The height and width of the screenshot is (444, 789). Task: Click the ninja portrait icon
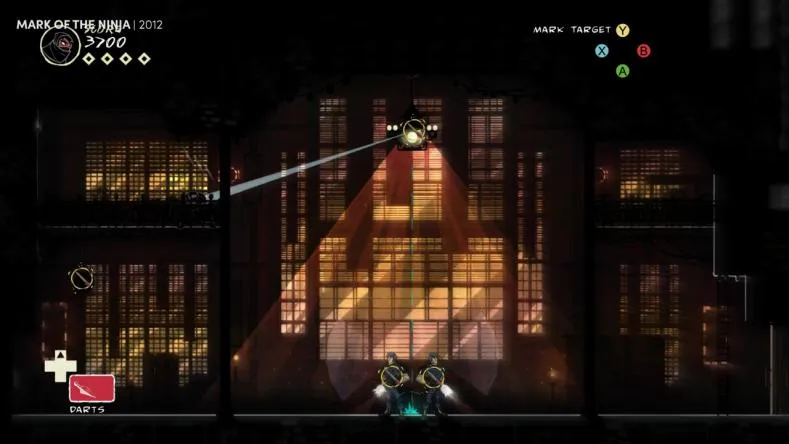(x=59, y=46)
